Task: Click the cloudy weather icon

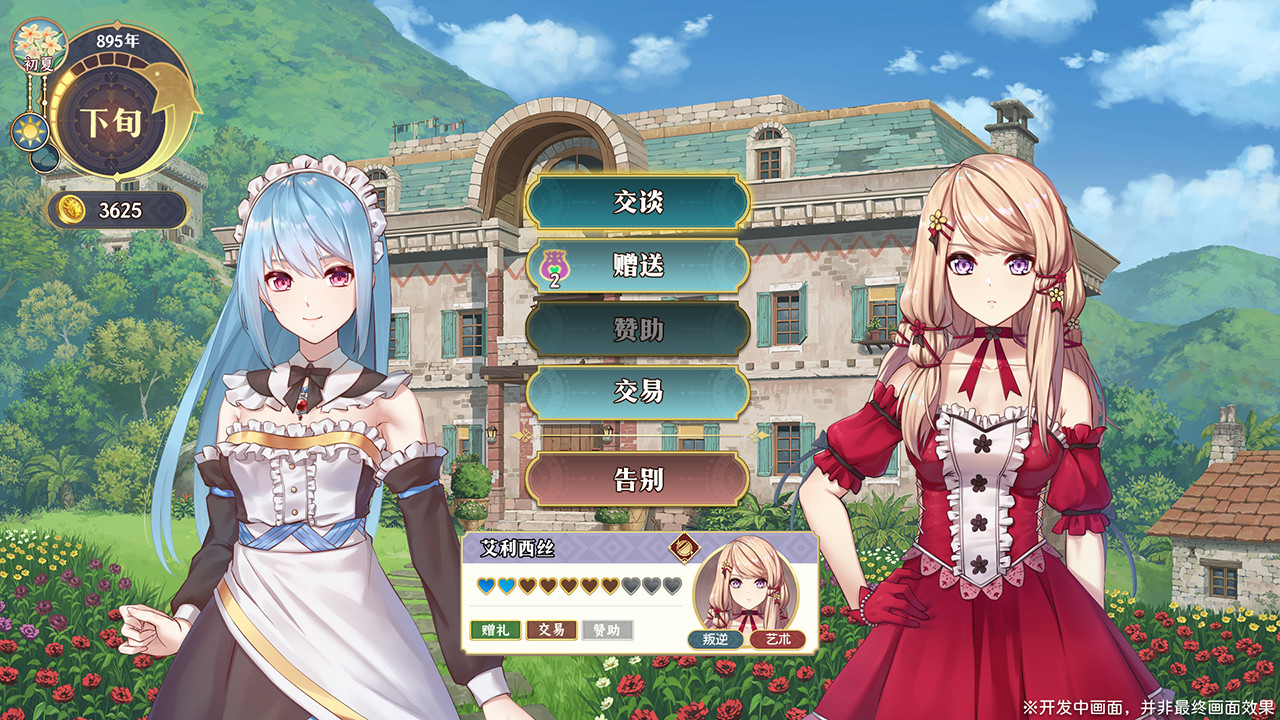Action: pyautogui.click(x=43, y=158)
